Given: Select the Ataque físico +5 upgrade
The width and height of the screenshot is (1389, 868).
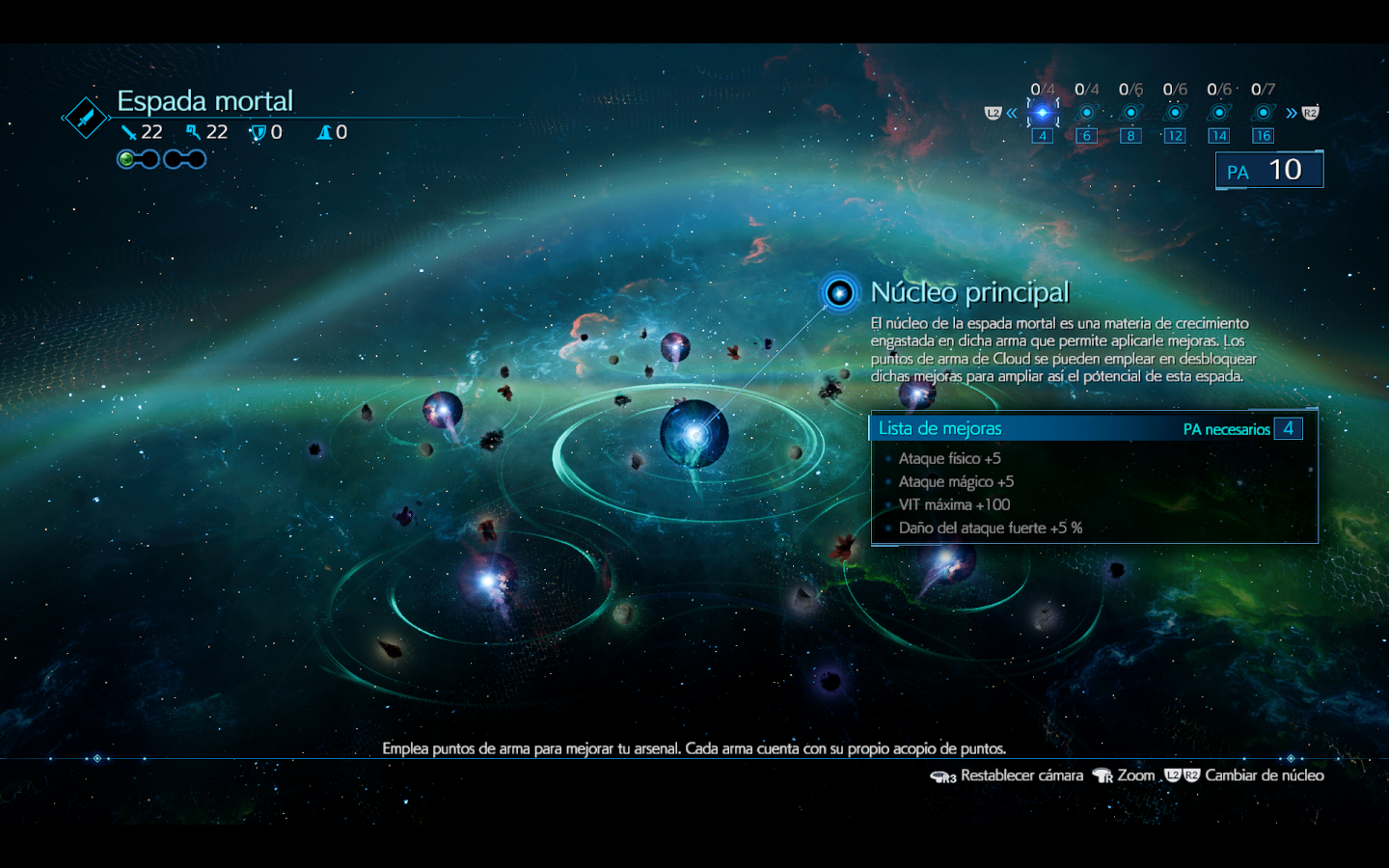Looking at the screenshot, I should 950,458.
